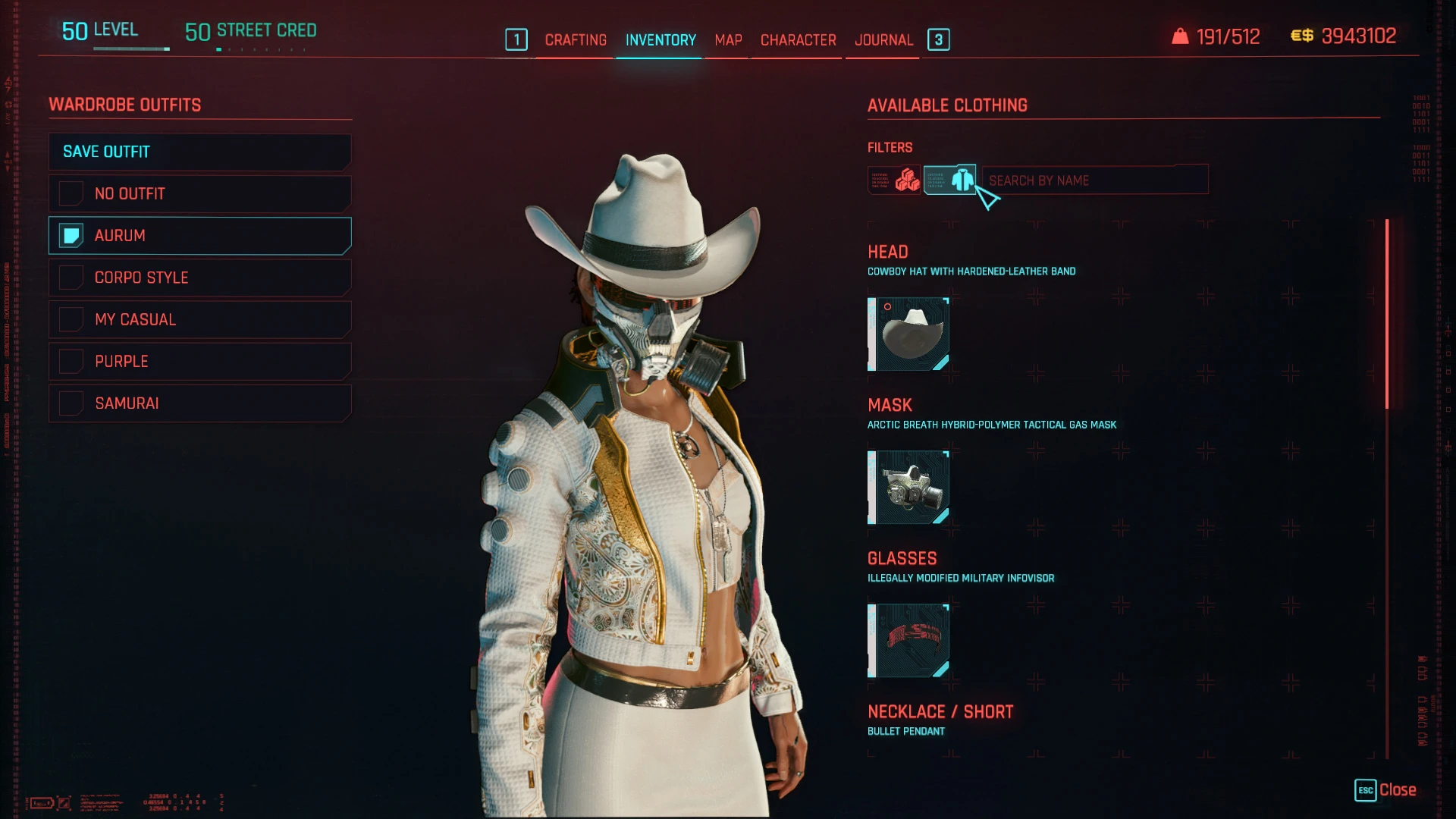Select the Corpo Style outfit checkbox

coord(71,278)
